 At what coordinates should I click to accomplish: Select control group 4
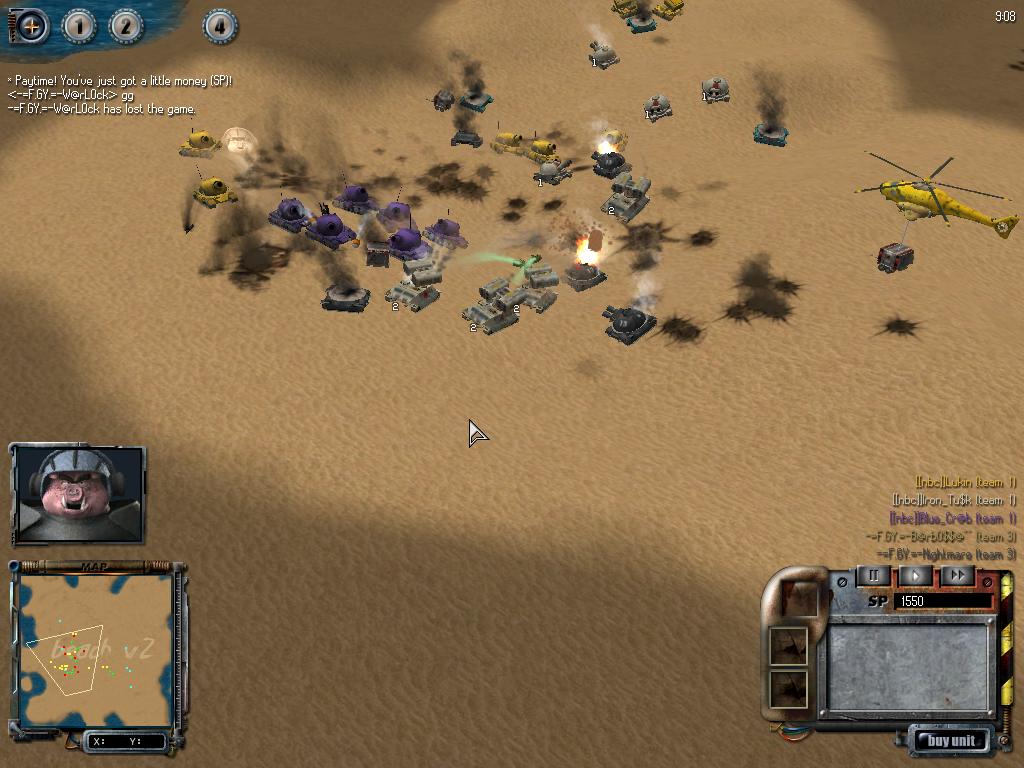tap(220, 26)
